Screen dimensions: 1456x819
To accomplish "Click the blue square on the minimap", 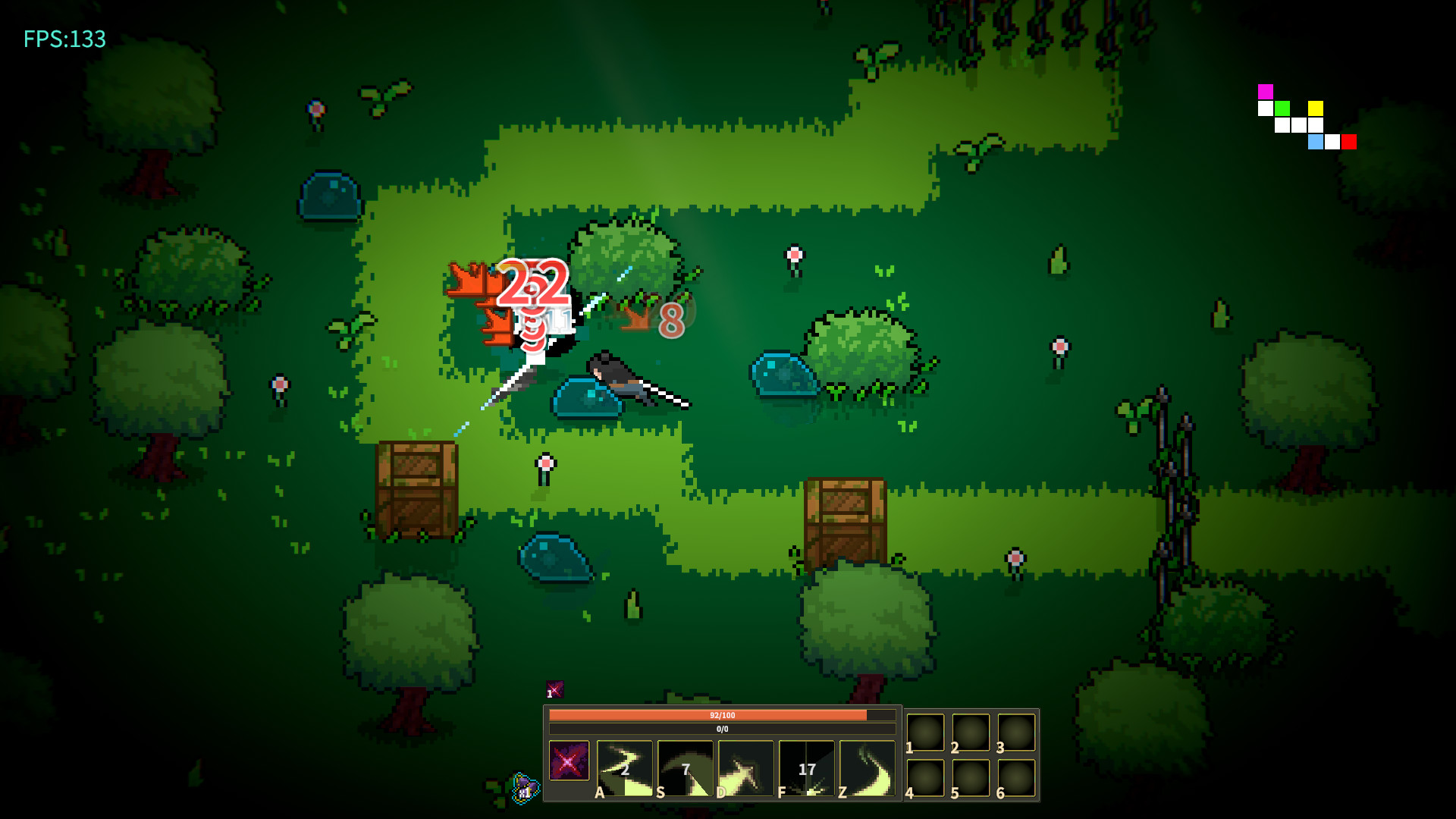I will 1316,142.
